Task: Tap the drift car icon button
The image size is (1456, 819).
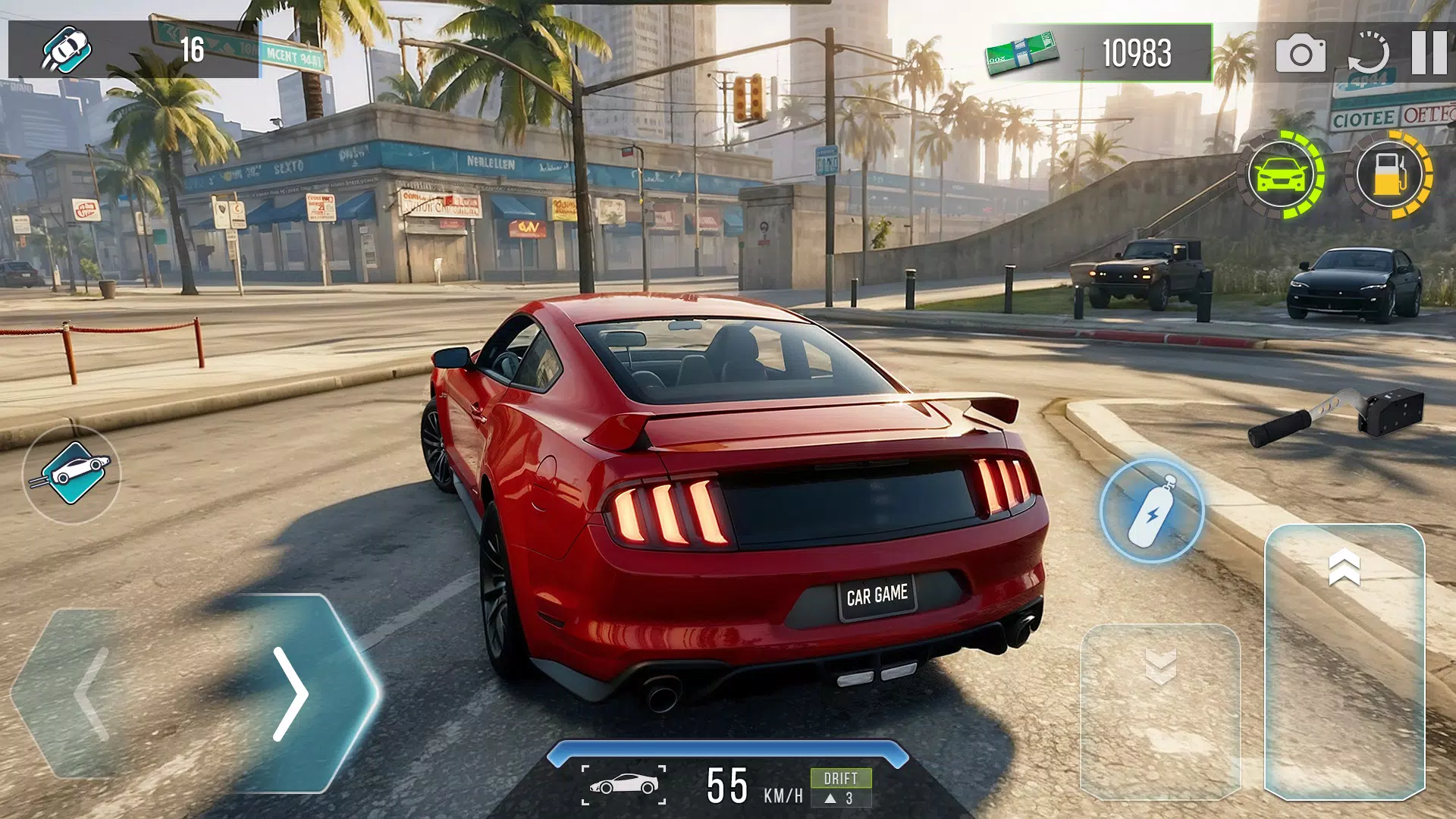Action: [x=72, y=474]
